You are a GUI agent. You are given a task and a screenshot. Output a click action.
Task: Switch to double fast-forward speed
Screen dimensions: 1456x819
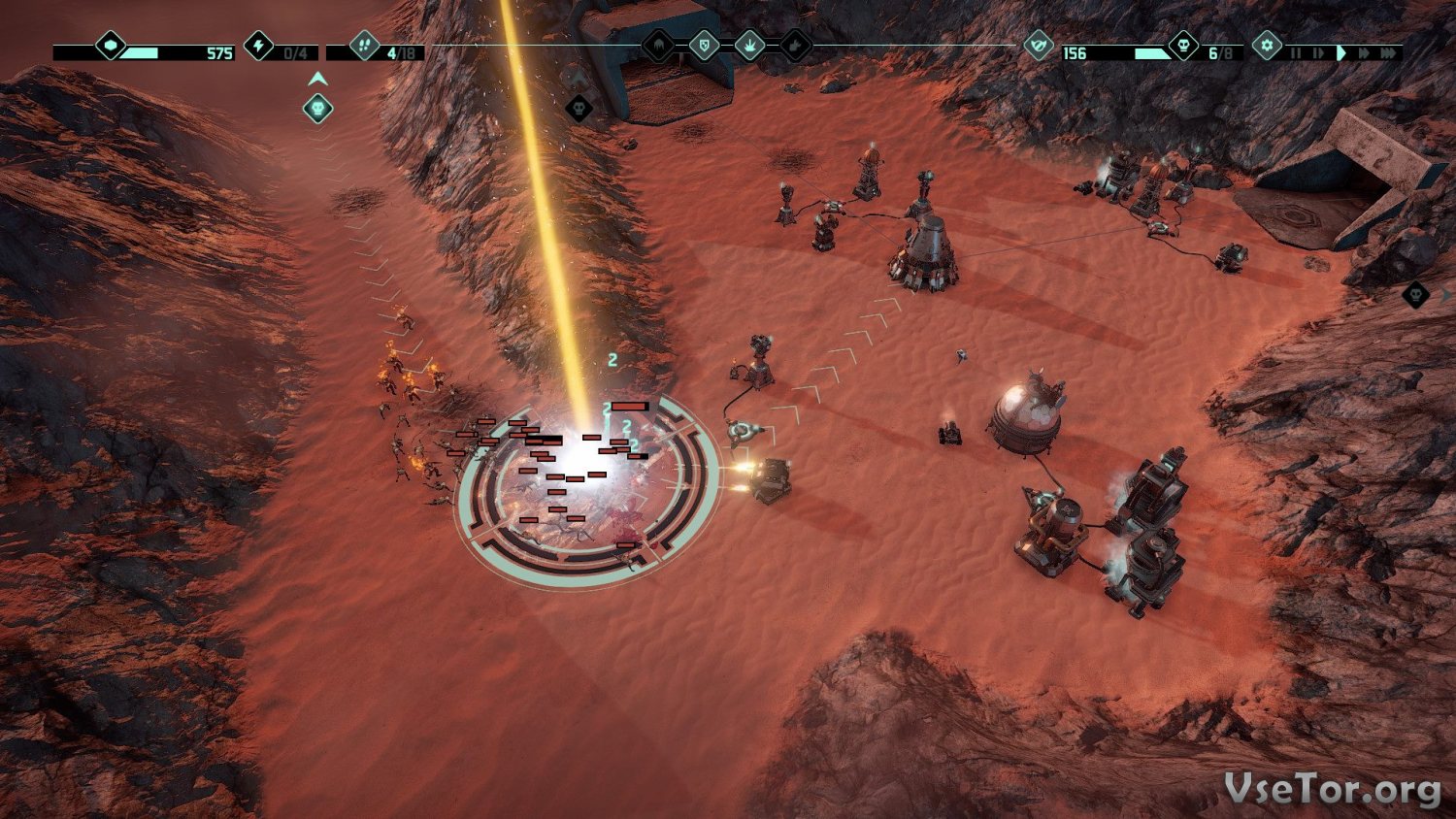(1364, 52)
